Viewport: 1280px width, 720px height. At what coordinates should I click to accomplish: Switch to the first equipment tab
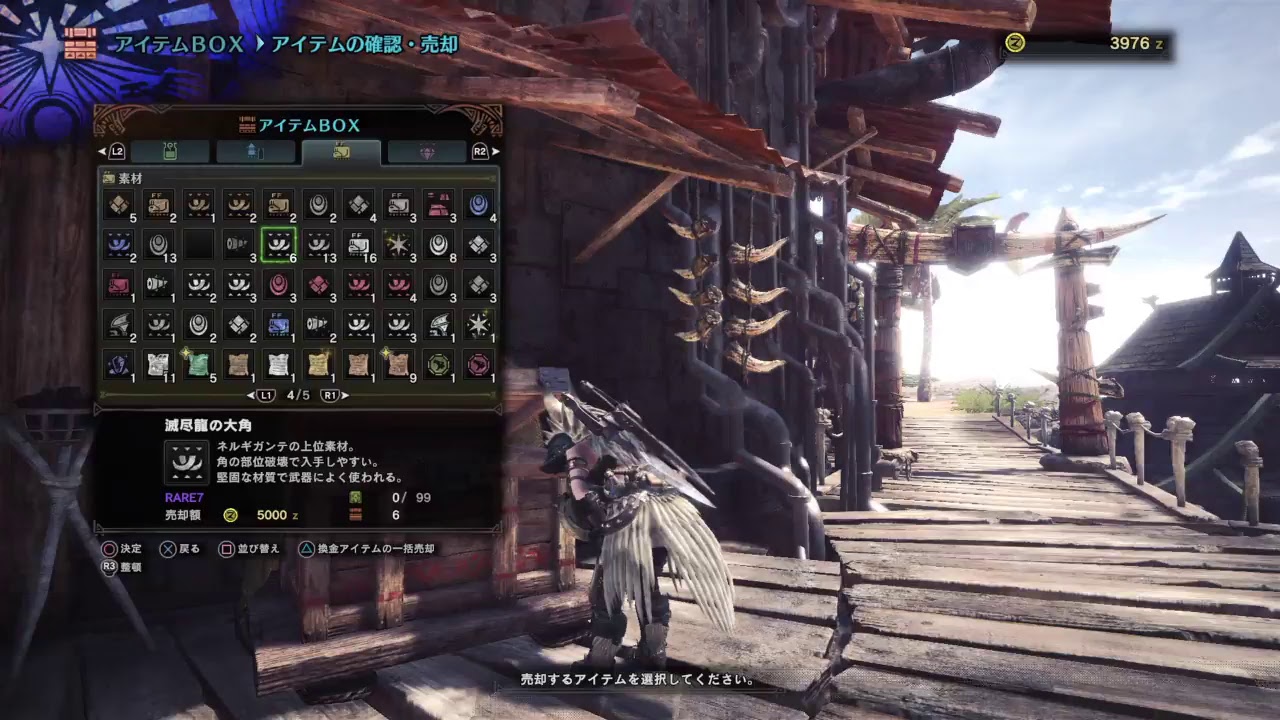click(170, 152)
